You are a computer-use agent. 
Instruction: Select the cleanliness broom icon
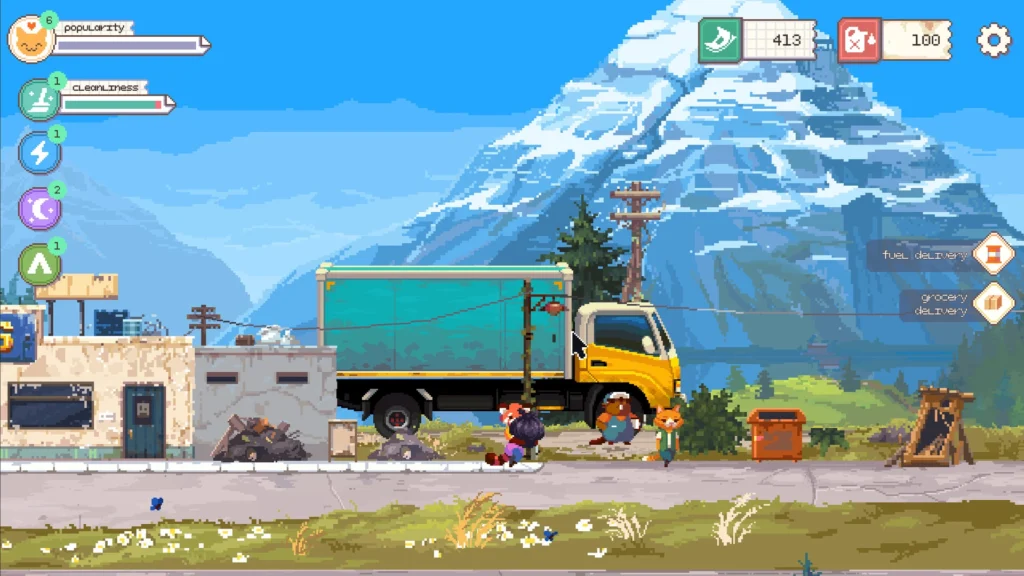click(x=40, y=100)
